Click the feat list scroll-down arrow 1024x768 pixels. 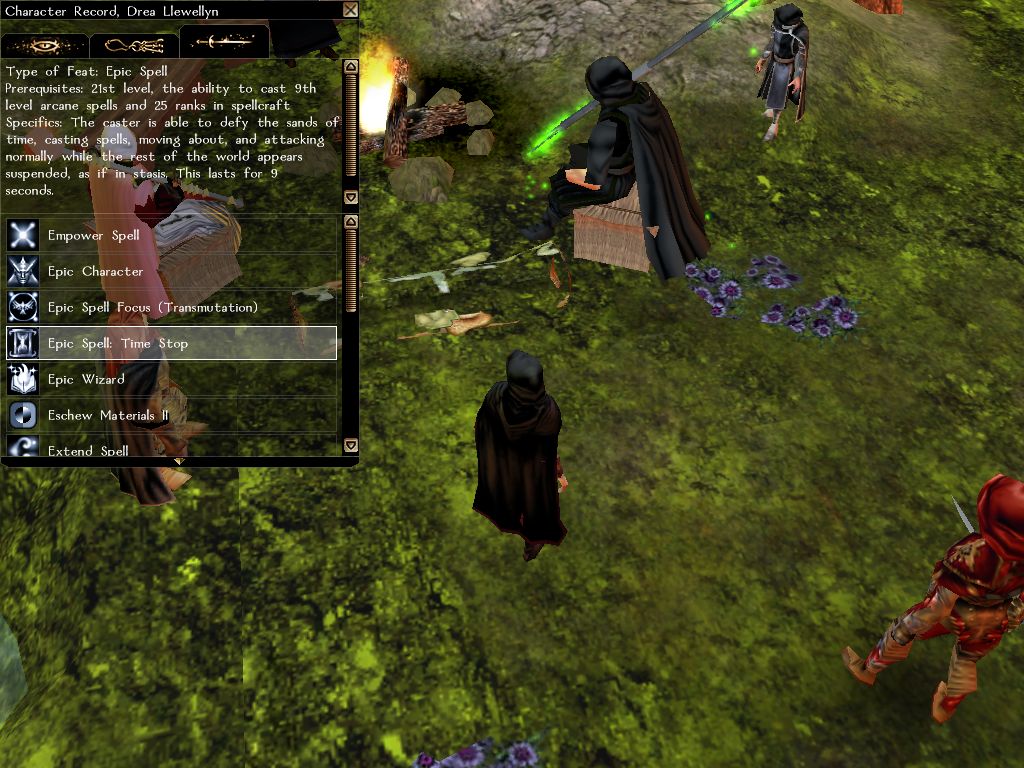coord(350,445)
